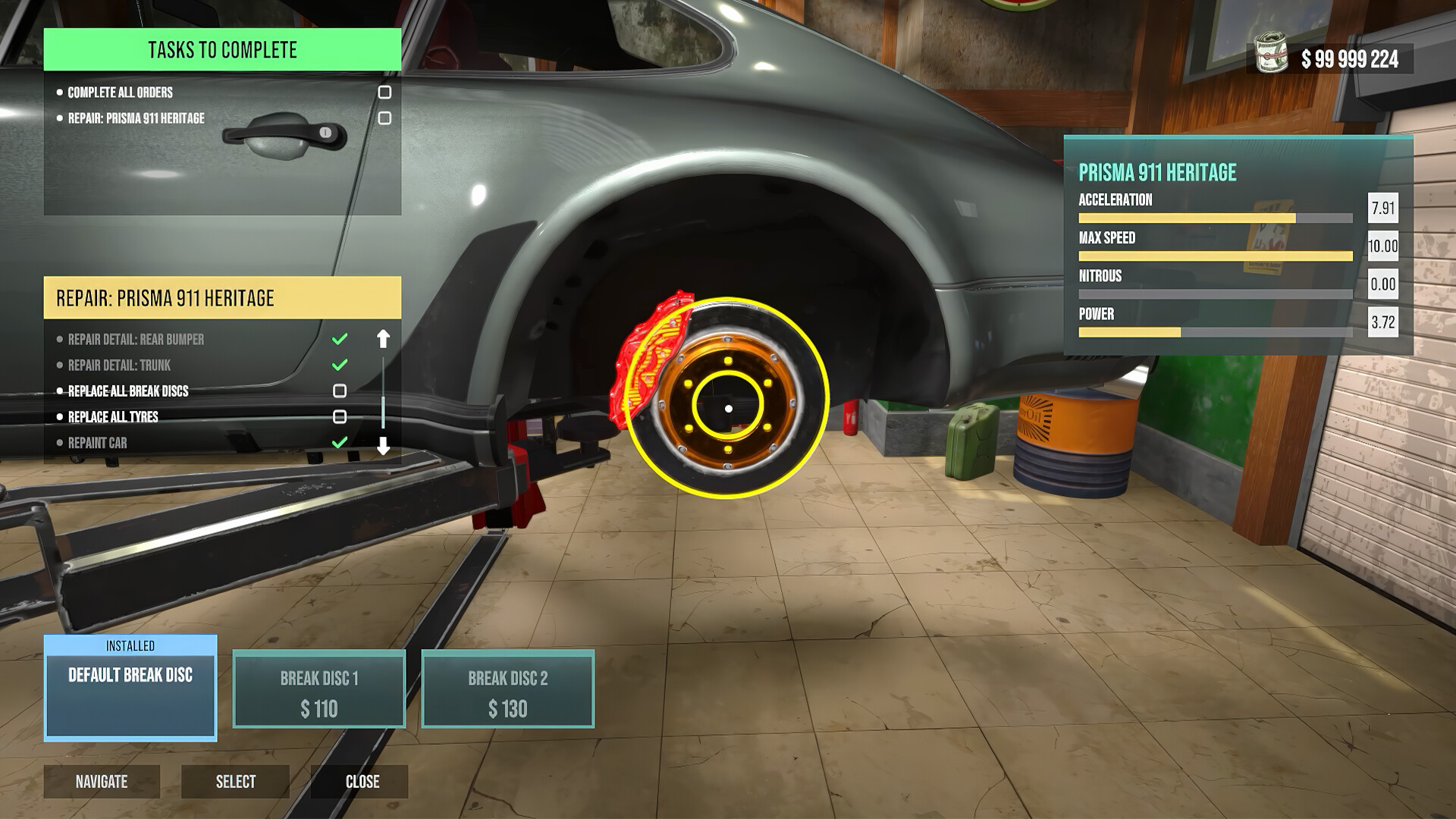Tick the Replace All Tyres checkbox
The width and height of the screenshot is (1456, 819).
pos(341,416)
